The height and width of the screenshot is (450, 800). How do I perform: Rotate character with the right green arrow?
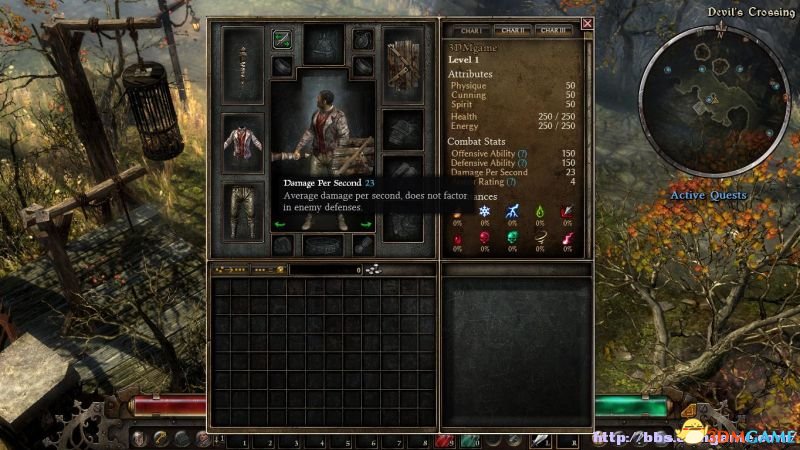(366, 224)
